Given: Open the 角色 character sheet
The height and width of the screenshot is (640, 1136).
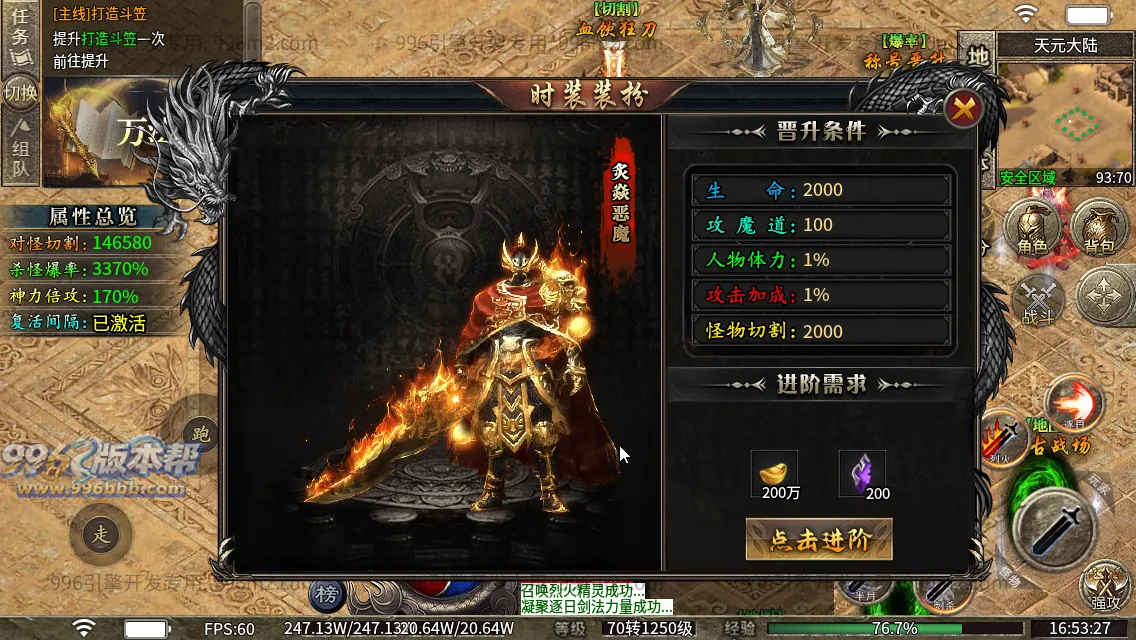Looking at the screenshot, I should [1032, 228].
